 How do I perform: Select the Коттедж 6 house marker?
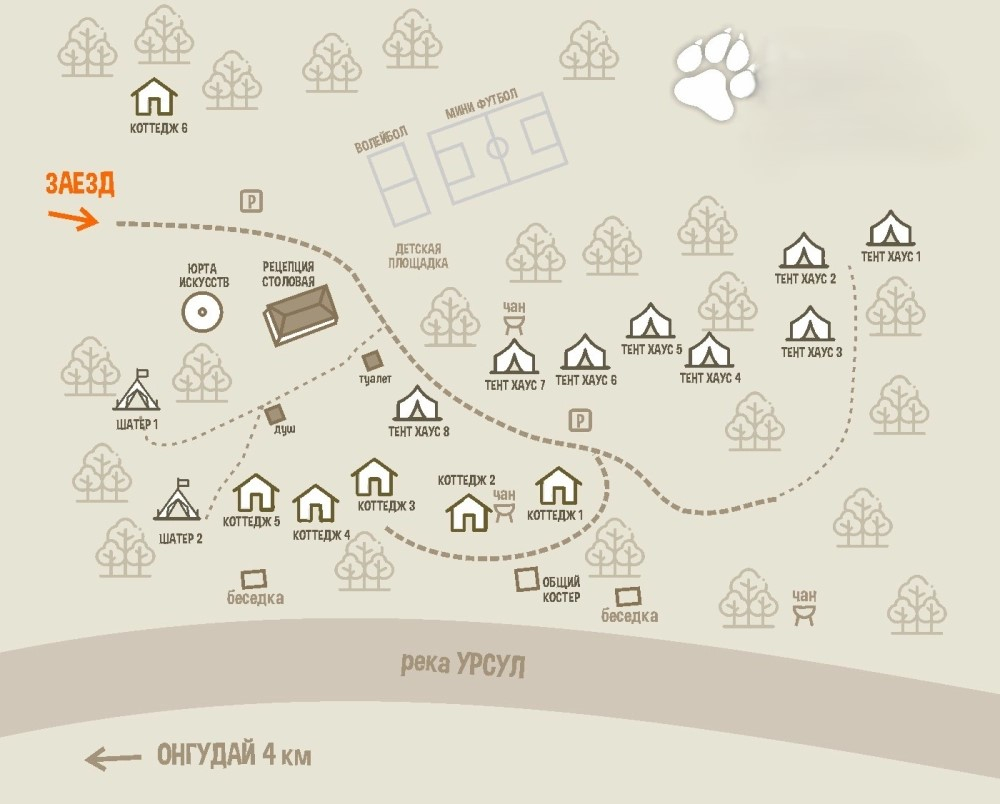point(154,98)
